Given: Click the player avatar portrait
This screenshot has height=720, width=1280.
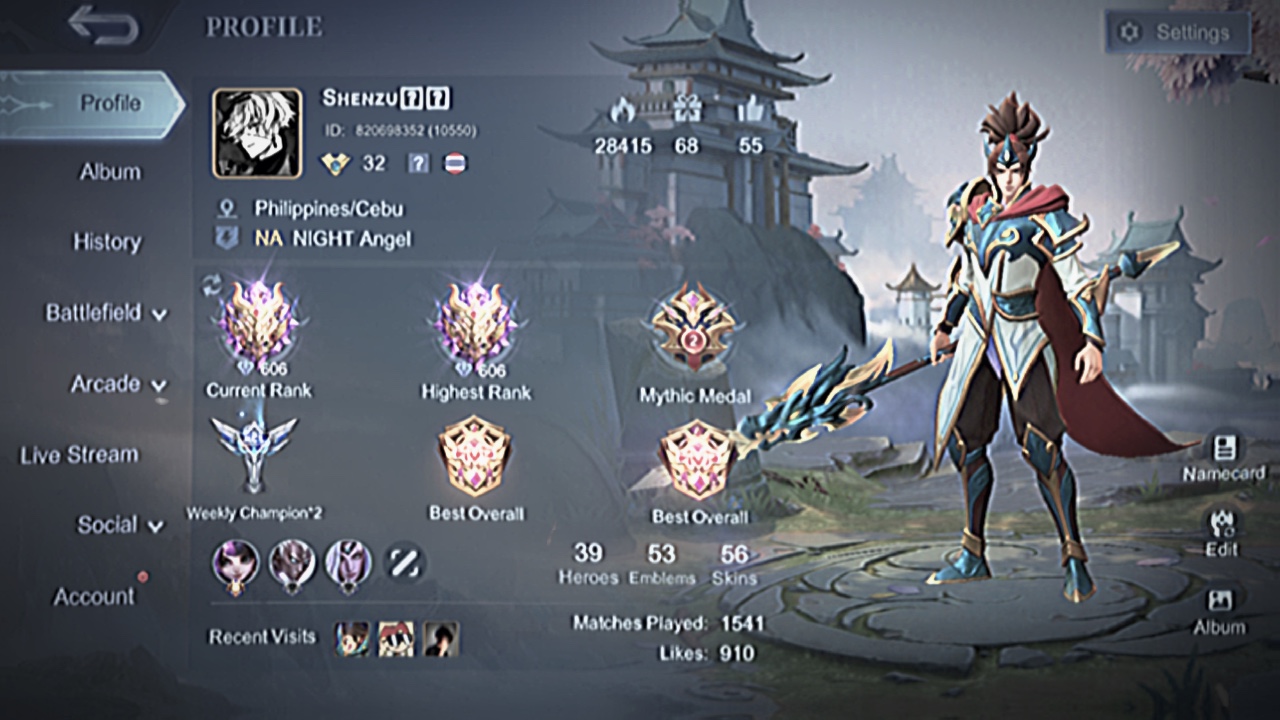Looking at the screenshot, I should point(257,134).
